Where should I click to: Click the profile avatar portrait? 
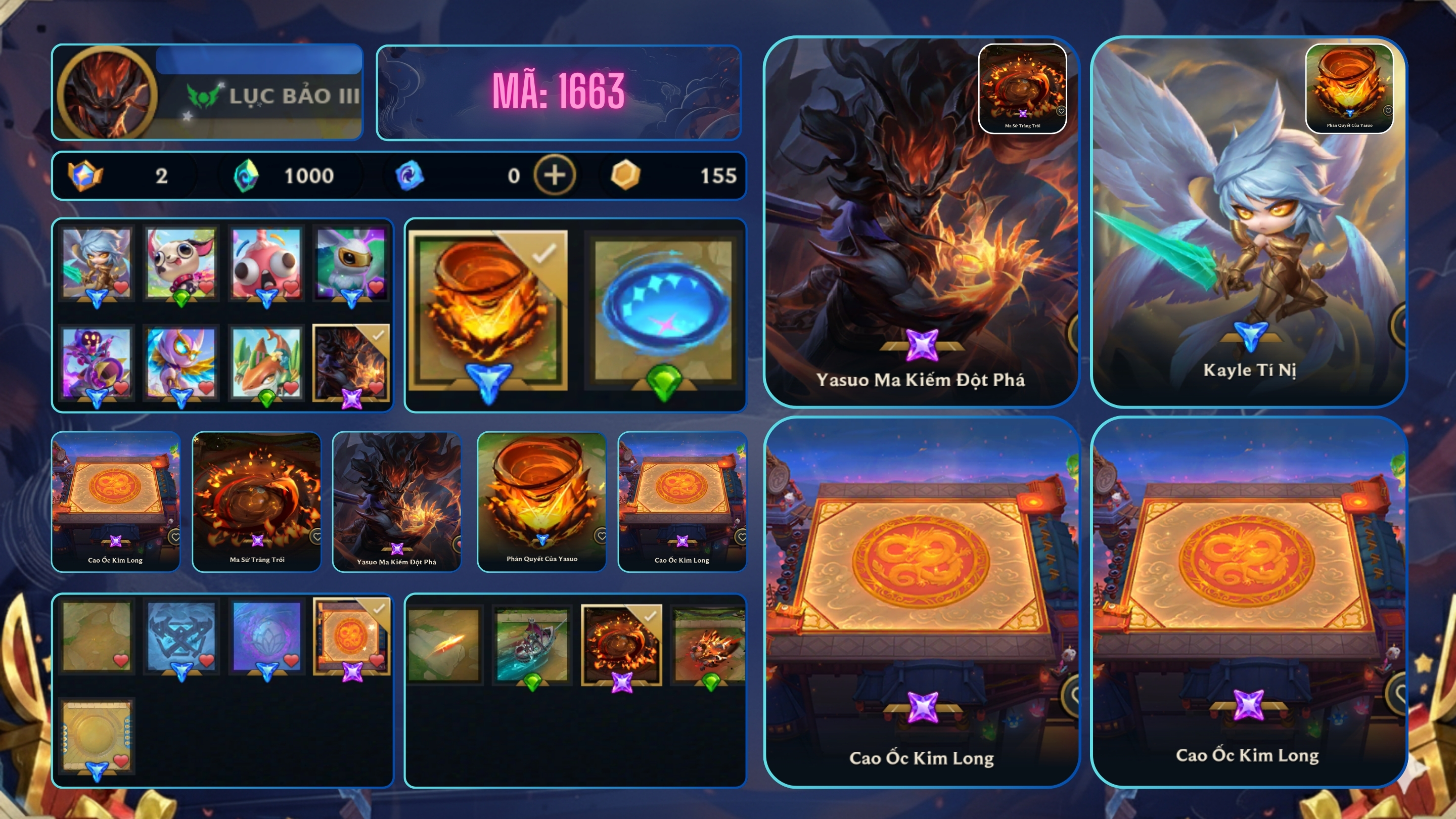coord(106,93)
